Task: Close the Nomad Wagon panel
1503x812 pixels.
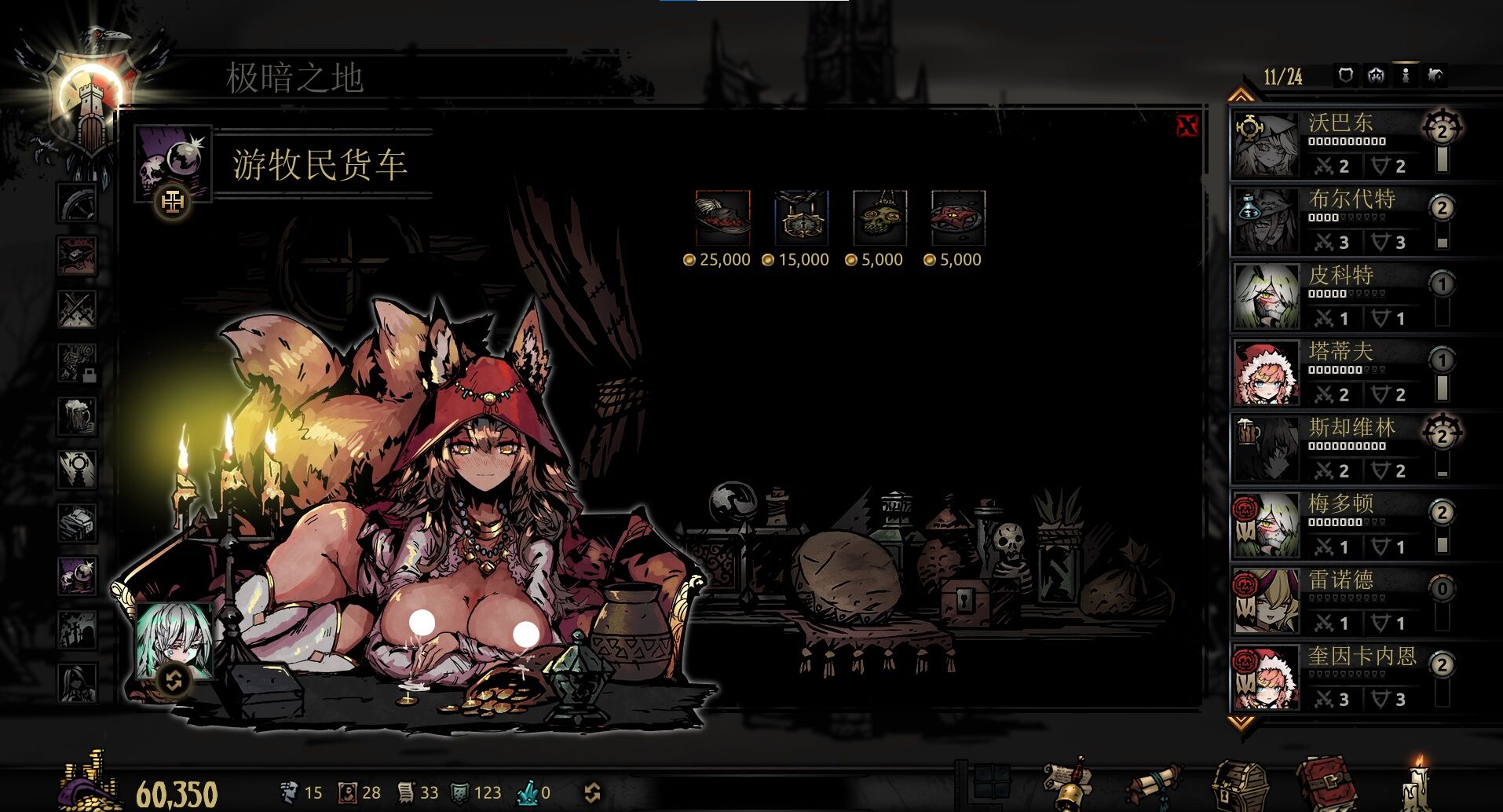Action: point(1187,126)
